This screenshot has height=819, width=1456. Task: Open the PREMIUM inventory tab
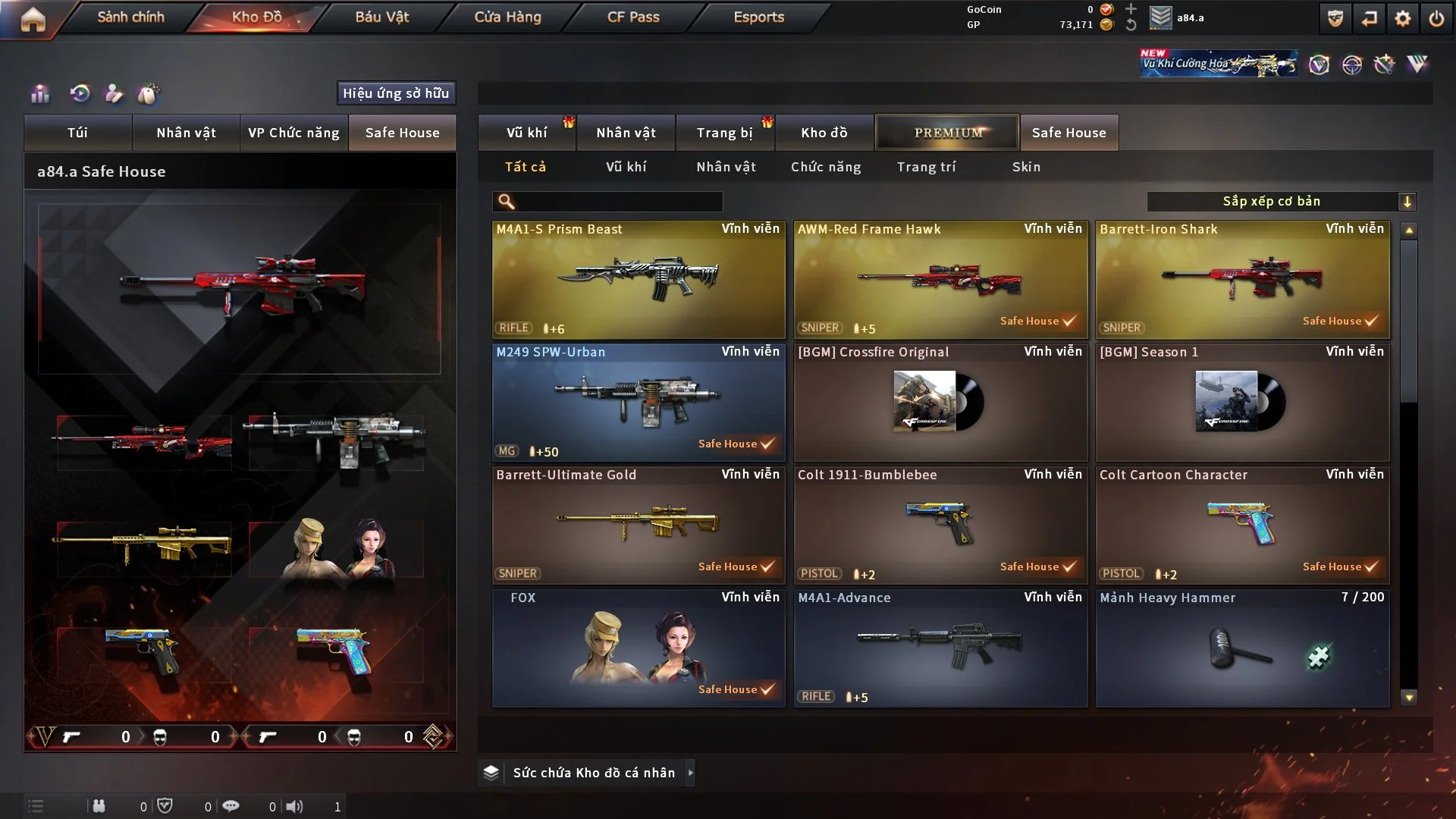coord(947,133)
